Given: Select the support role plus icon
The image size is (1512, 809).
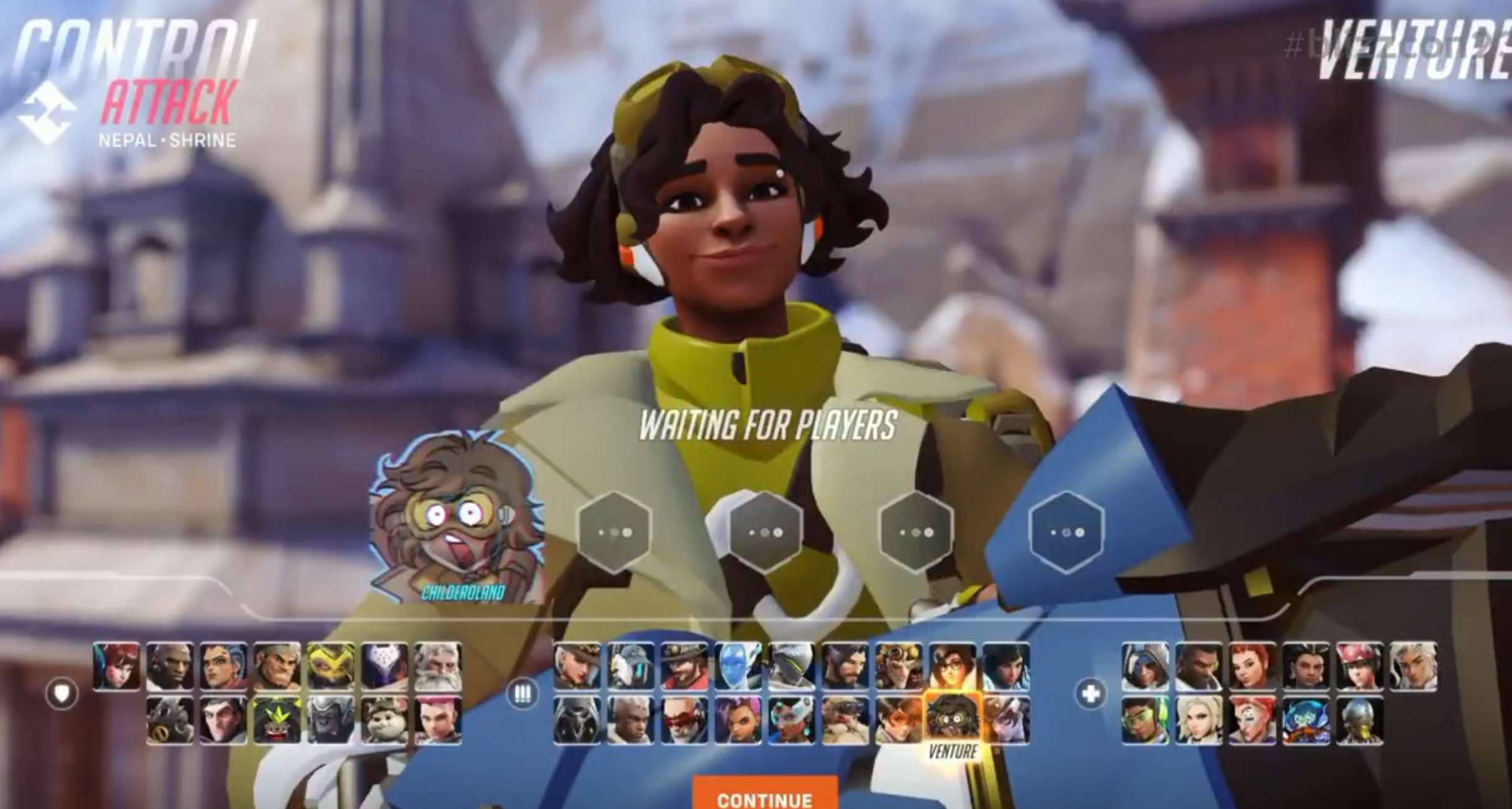Looking at the screenshot, I should click(x=1091, y=693).
